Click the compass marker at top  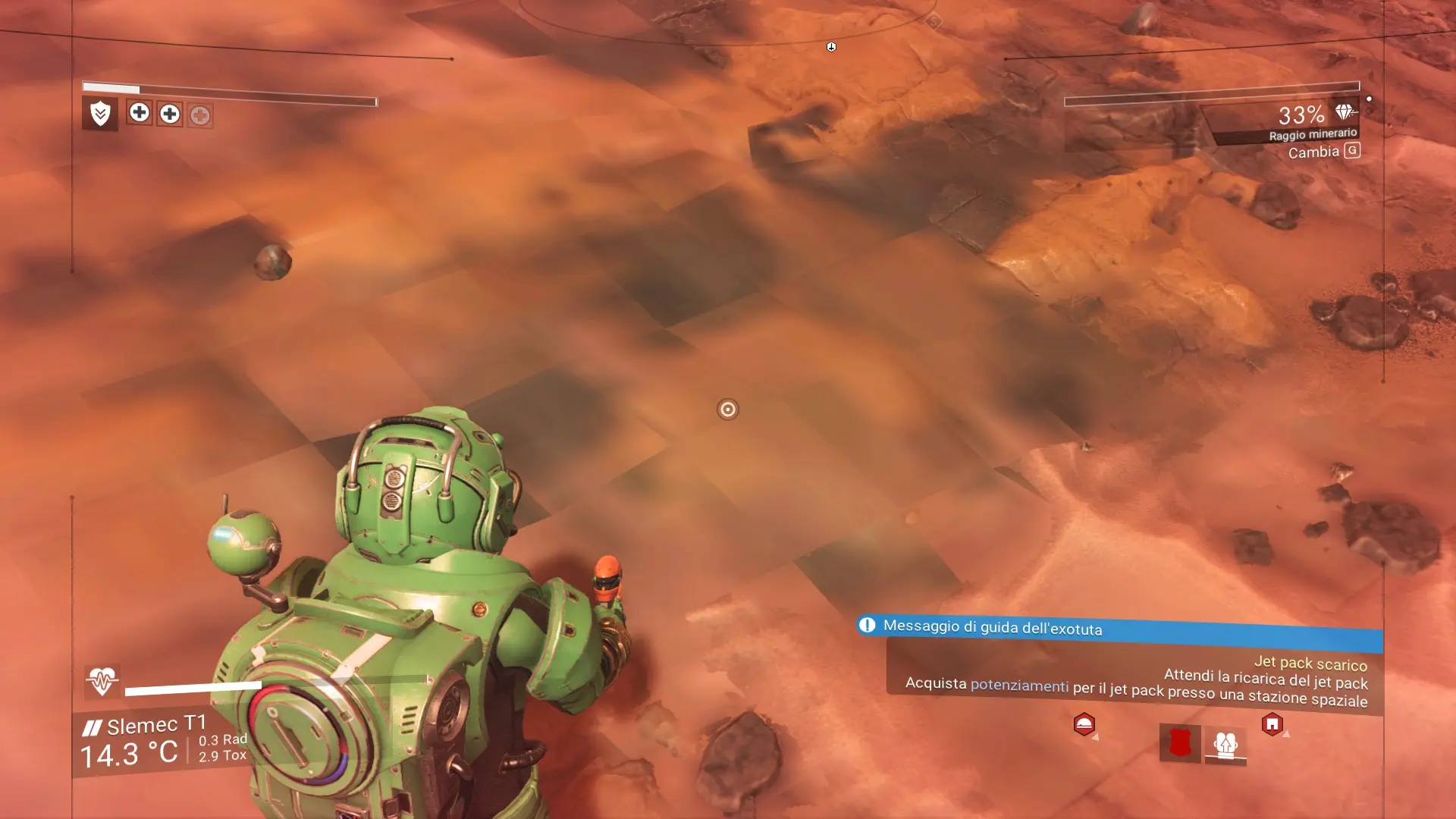(x=831, y=47)
